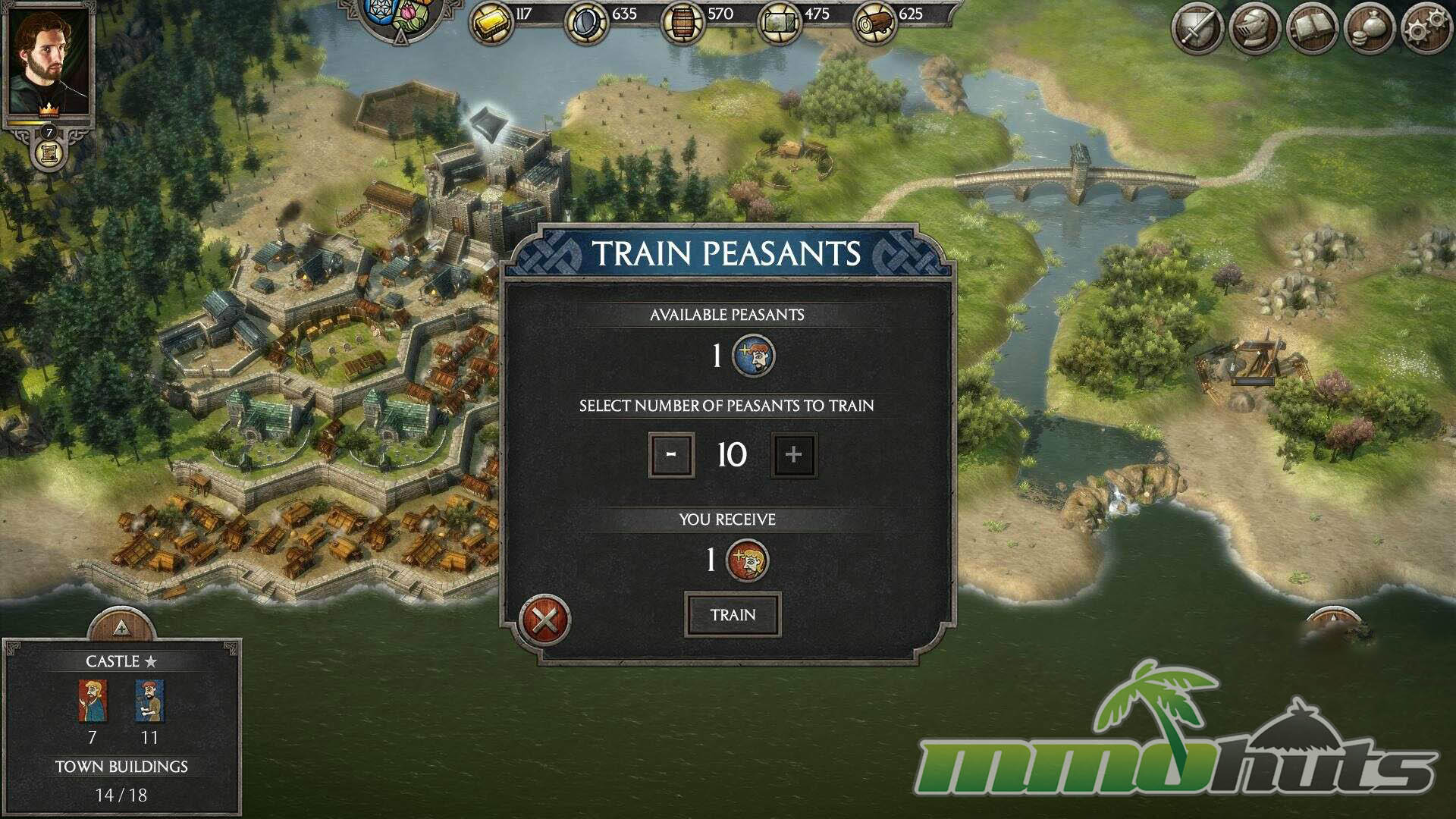The image size is (1456, 819).
Task: Click the wood logs resource icon
Action: click(874, 23)
